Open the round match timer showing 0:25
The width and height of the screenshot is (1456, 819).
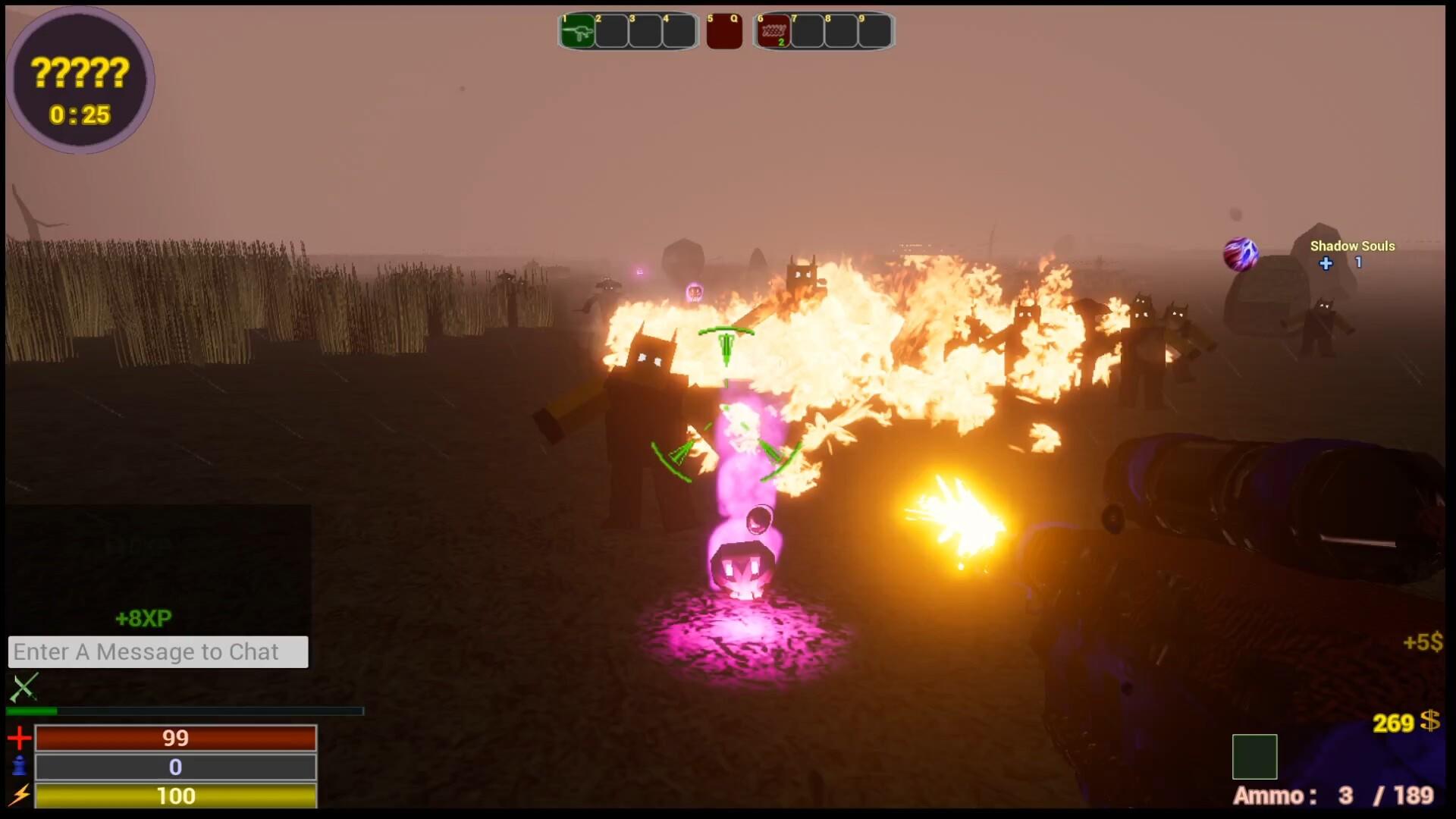click(x=78, y=115)
